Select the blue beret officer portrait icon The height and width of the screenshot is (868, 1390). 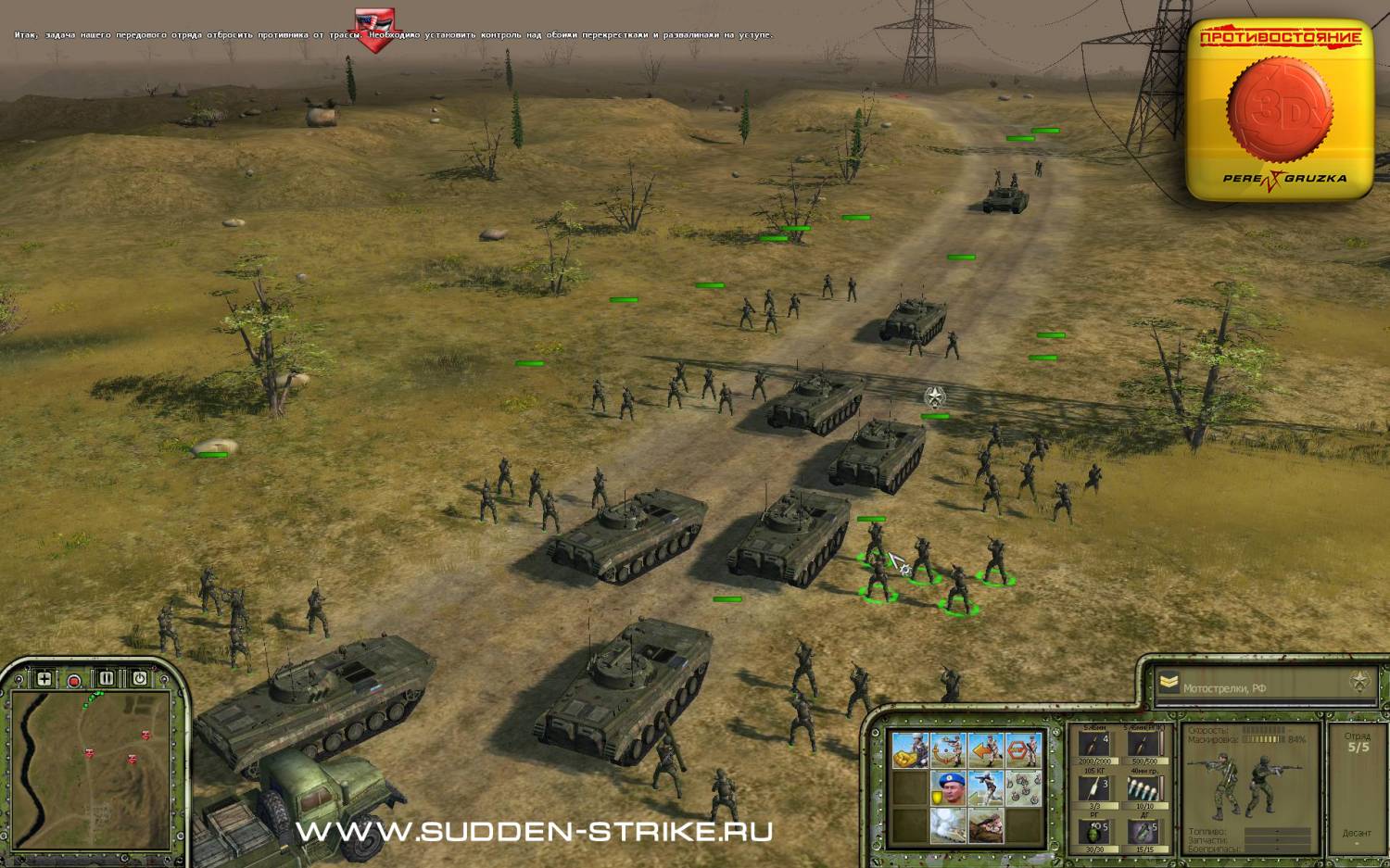pyautogui.click(x=948, y=787)
